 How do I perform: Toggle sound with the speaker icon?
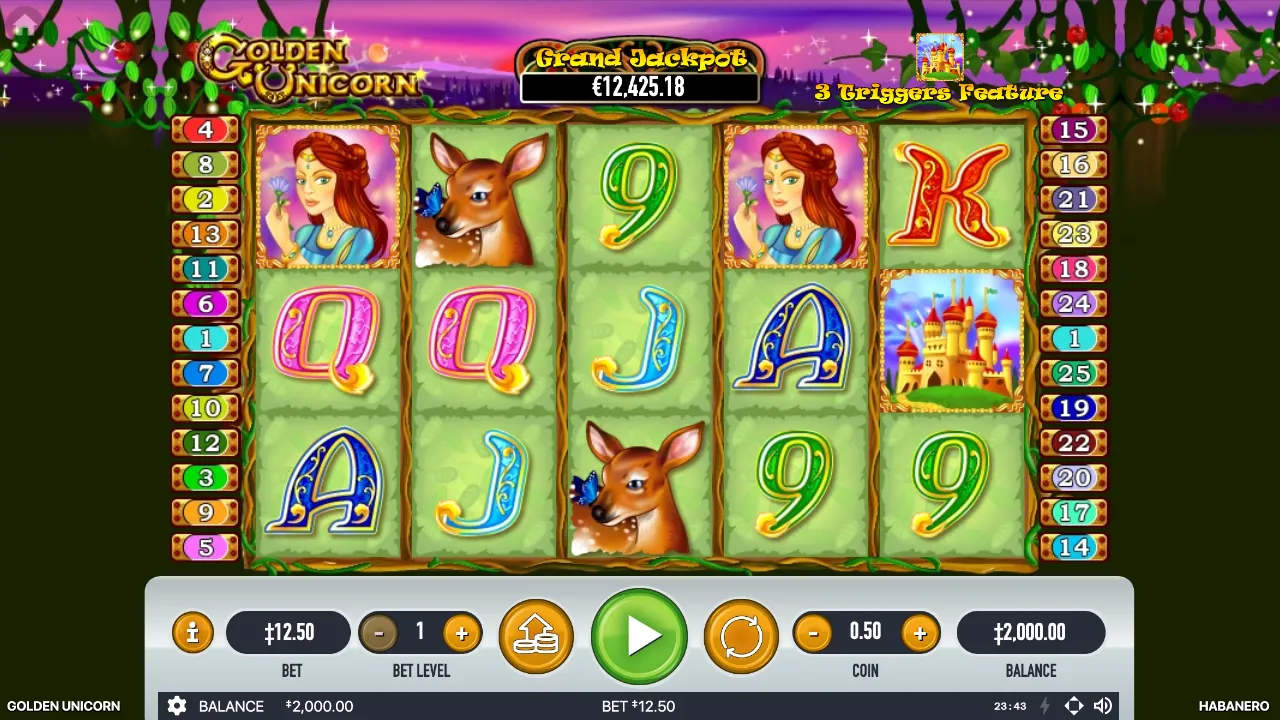[1103, 706]
